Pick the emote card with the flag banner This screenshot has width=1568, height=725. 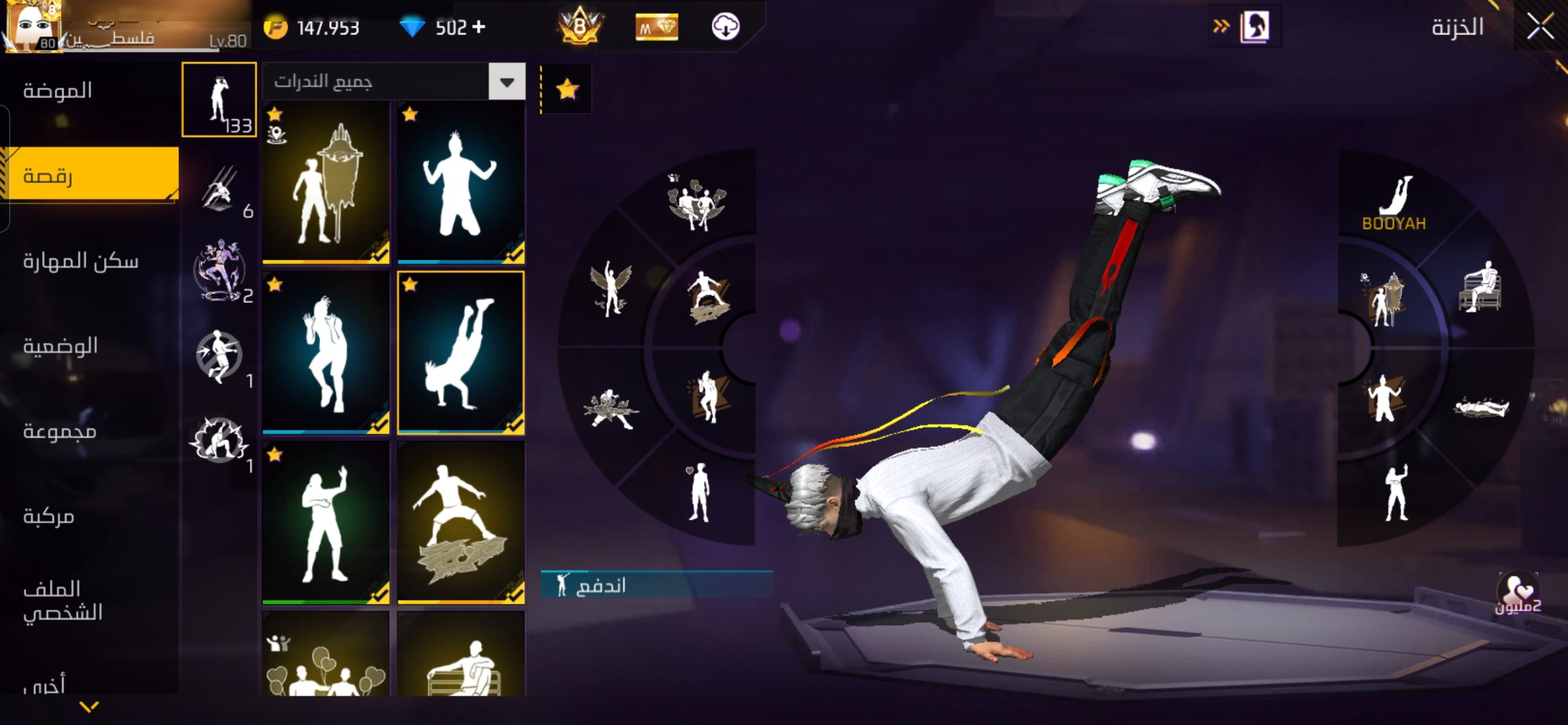(x=326, y=183)
